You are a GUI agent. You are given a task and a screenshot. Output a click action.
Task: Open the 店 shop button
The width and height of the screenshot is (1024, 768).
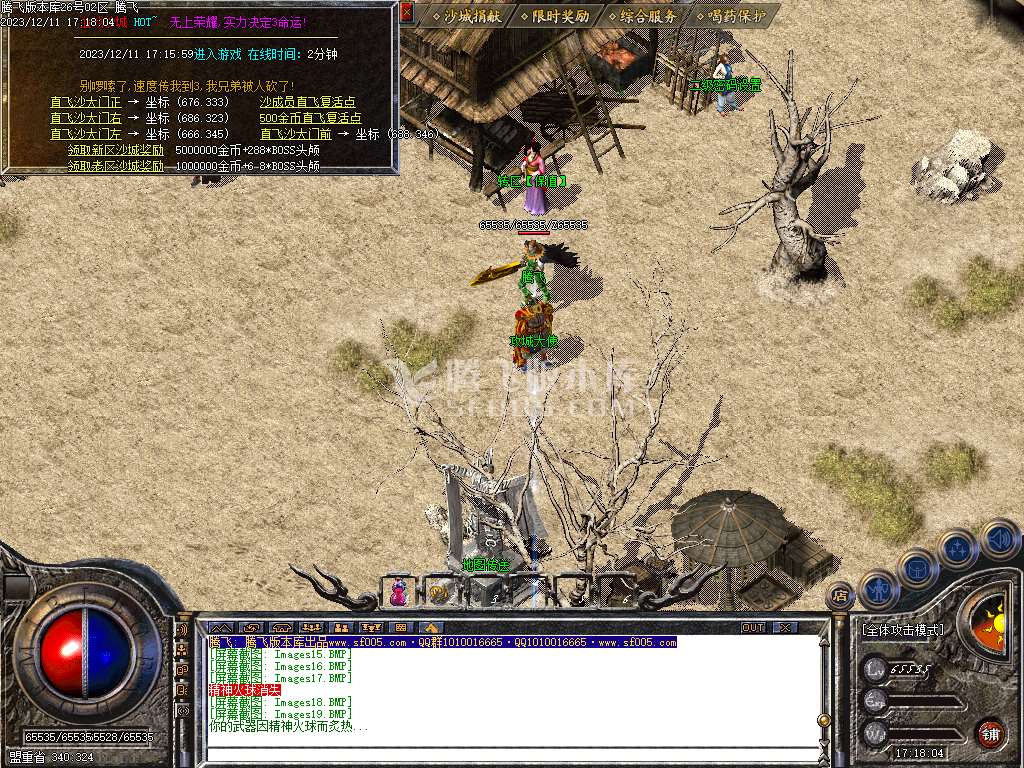[x=840, y=596]
